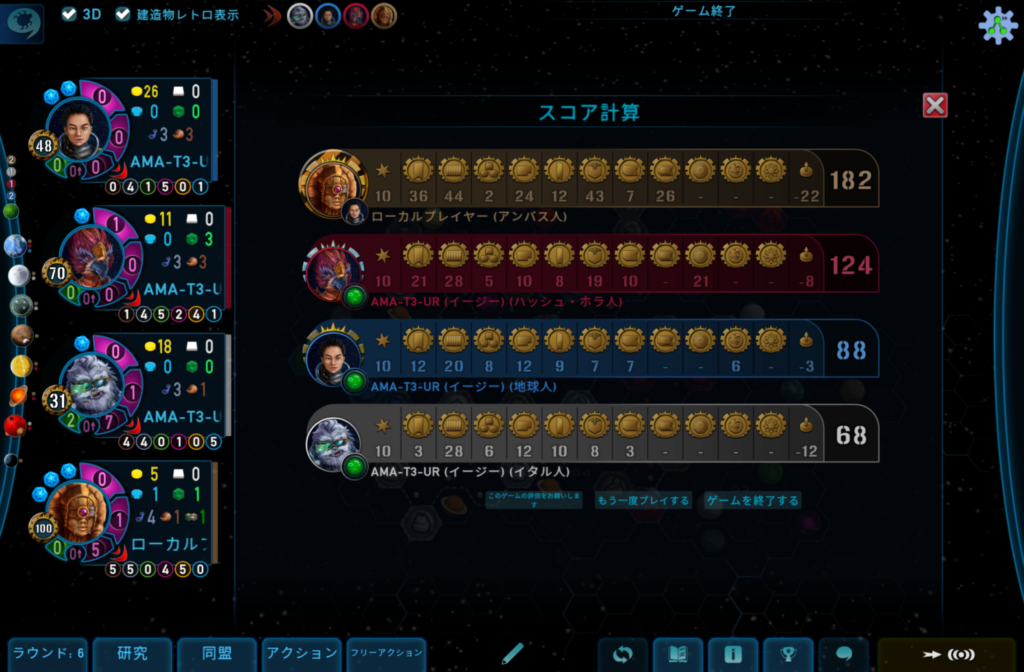The width and height of the screenshot is (1024, 672).
Task: Toggle the 建造物レトロ表示 checkbox
Action: pos(123,14)
